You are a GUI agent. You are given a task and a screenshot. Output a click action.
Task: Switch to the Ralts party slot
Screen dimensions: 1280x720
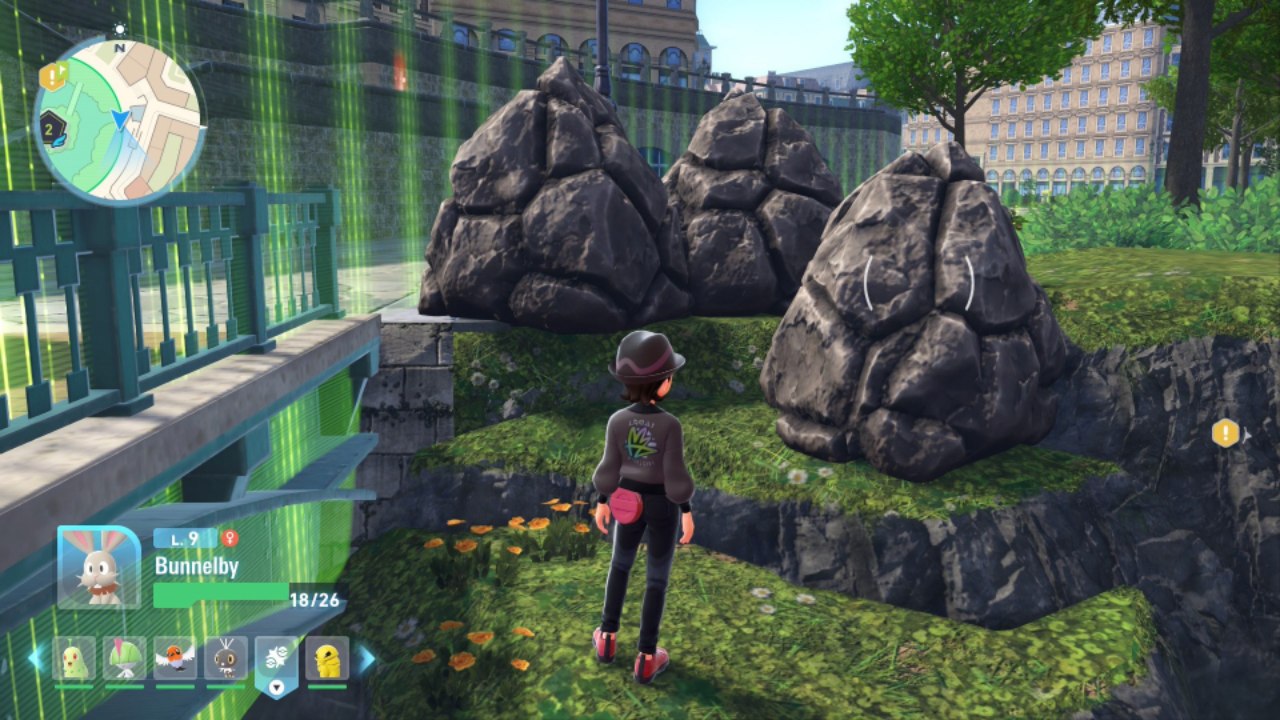[124, 658]
